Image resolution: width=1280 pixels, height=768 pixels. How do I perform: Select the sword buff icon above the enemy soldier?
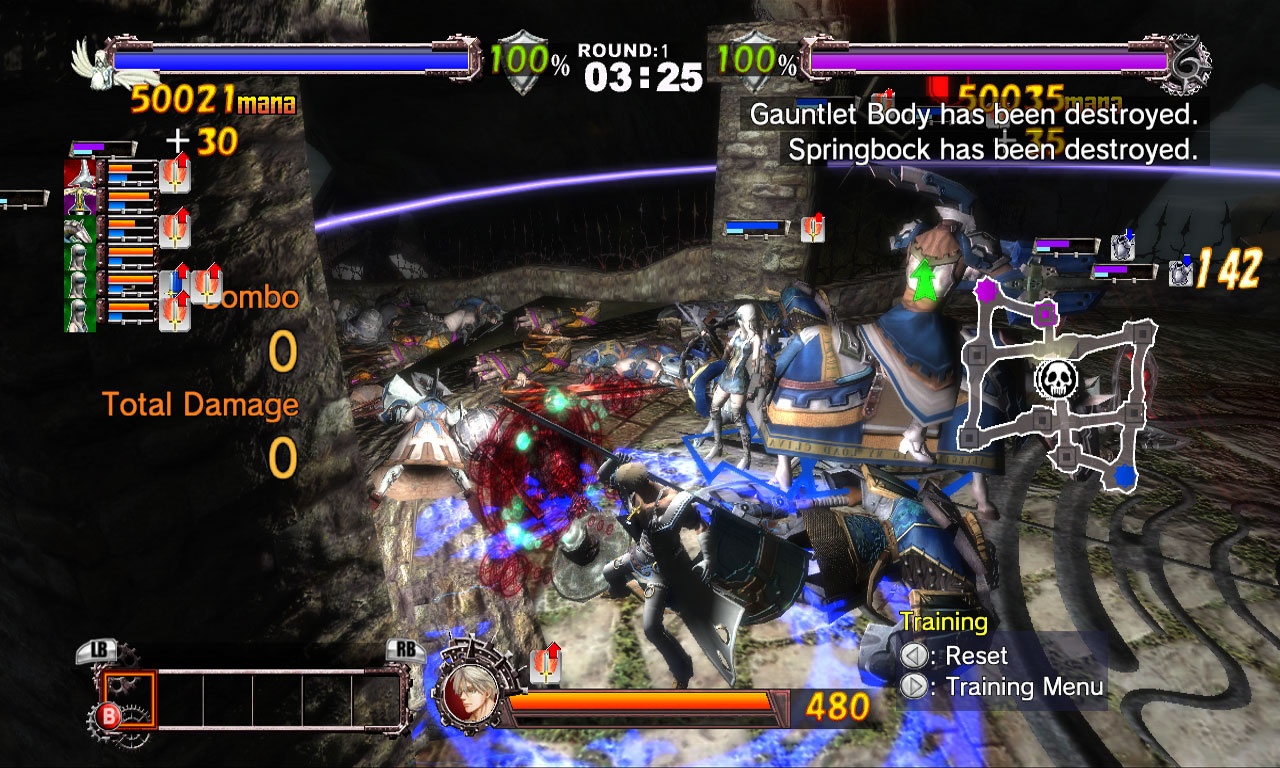tap(812, 230)
